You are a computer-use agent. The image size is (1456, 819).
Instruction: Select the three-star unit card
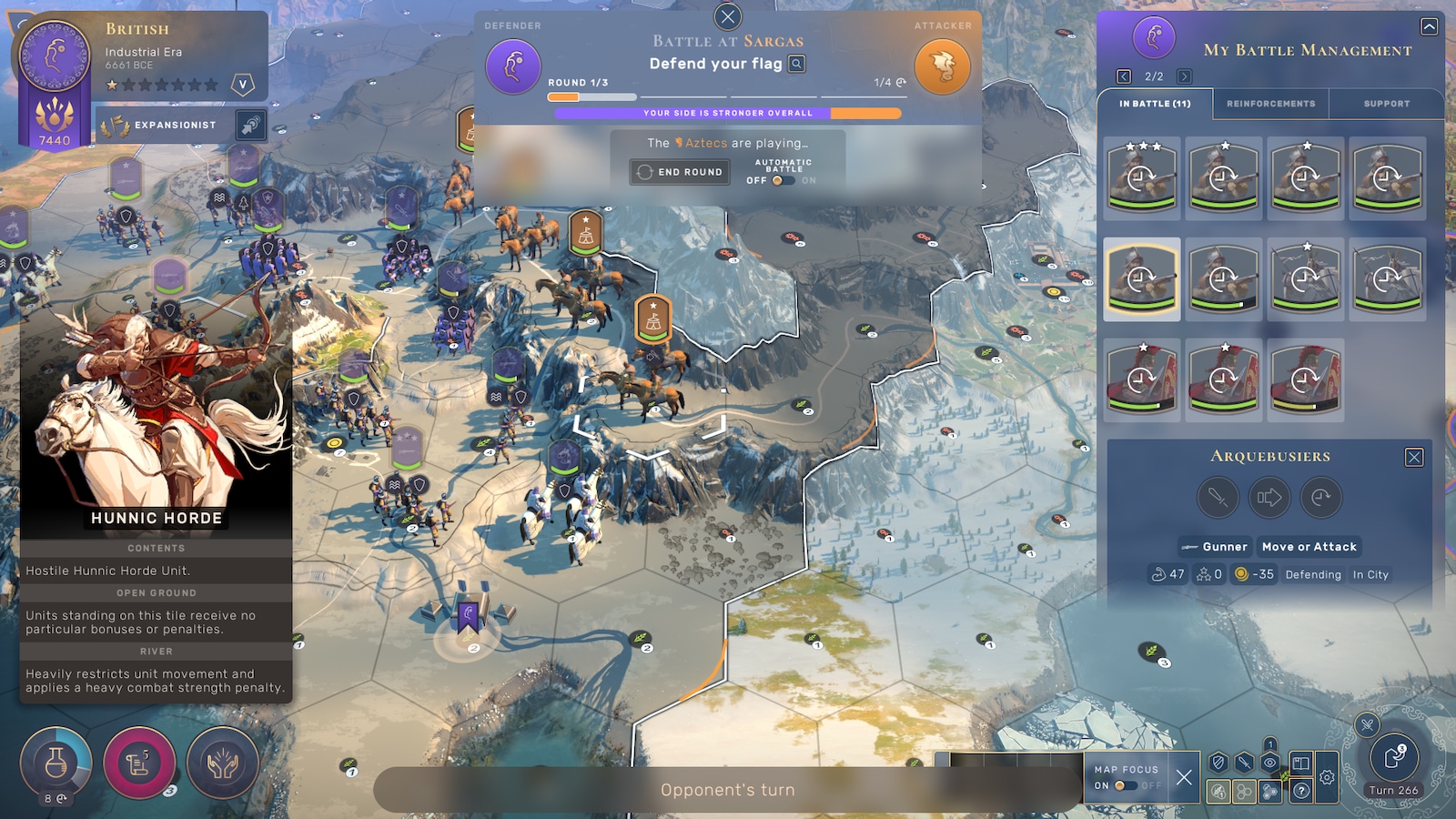[x=1142, y=178]
